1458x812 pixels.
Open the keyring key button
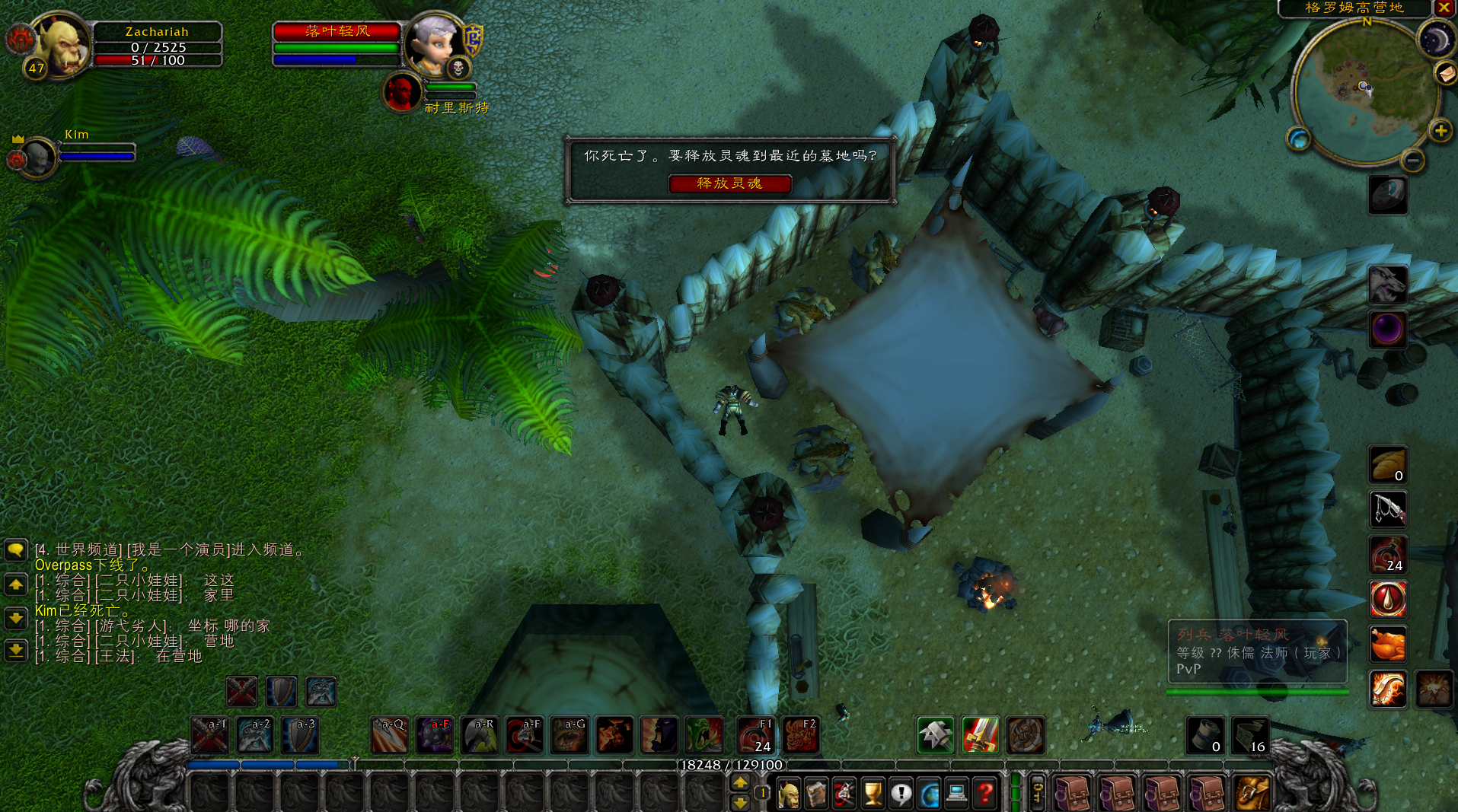(x=1037, y=793)
